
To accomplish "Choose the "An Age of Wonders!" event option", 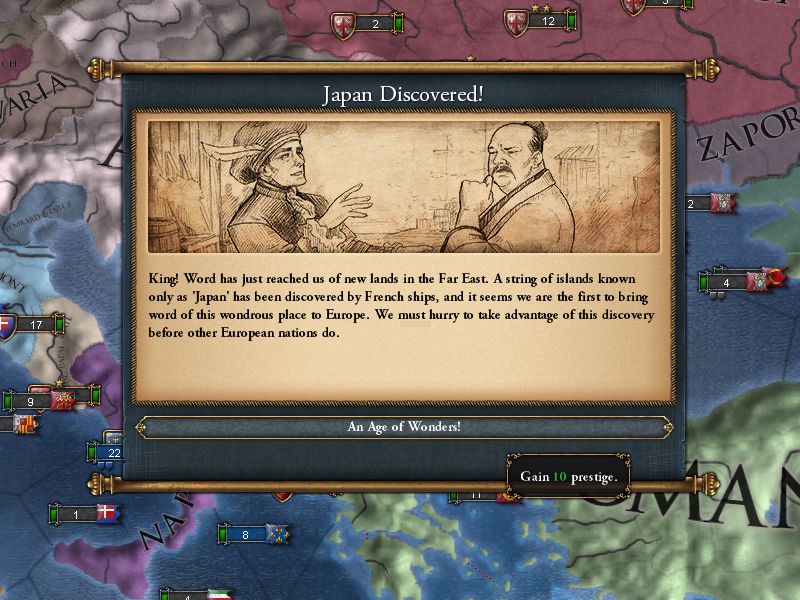I will point(403,427).
